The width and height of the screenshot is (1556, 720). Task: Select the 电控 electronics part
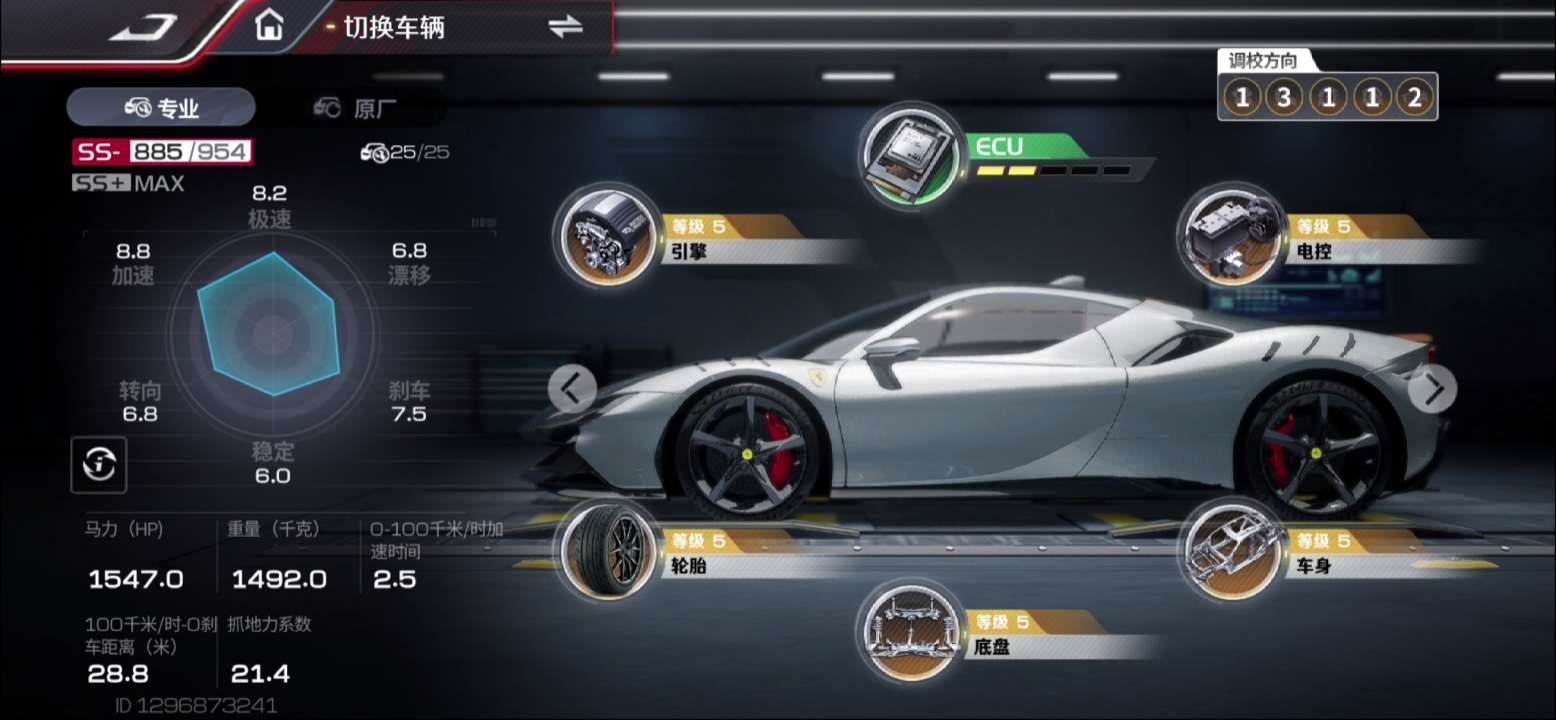(1221, 234)
